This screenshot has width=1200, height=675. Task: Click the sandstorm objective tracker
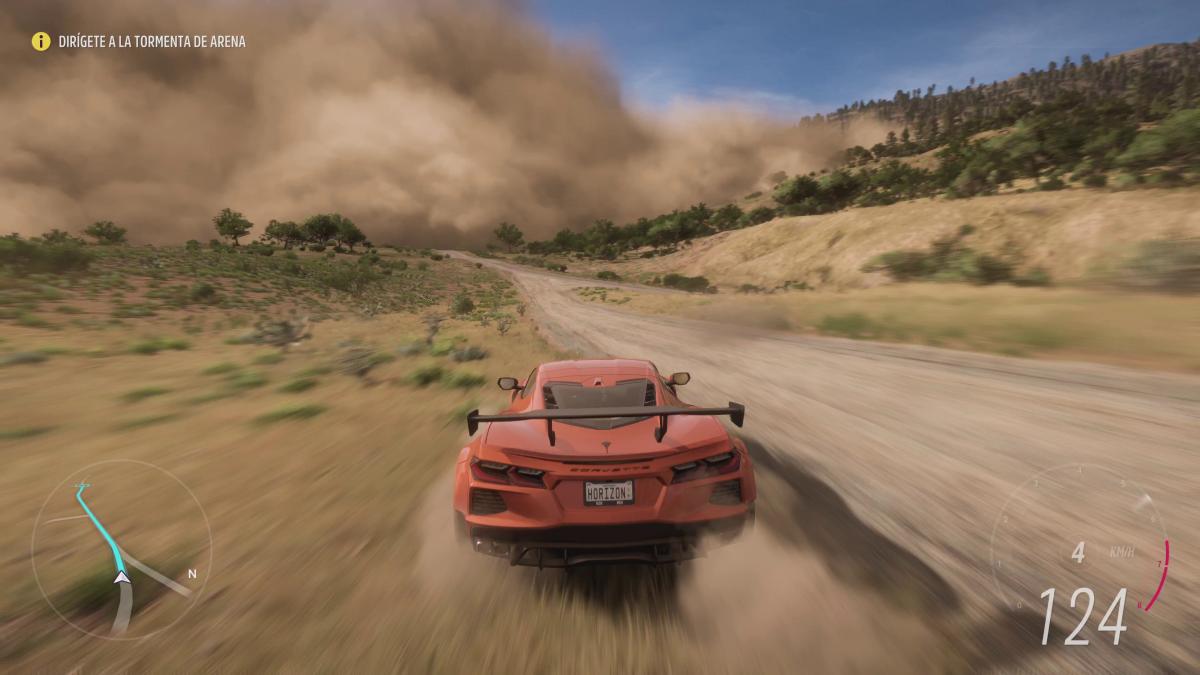[151, 42]
